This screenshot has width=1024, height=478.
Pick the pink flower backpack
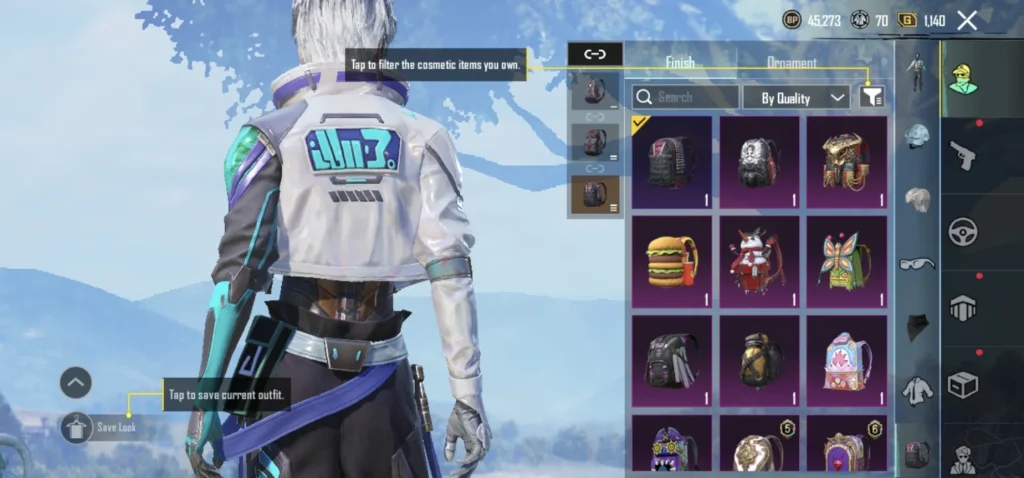click(x=847, y=360)
